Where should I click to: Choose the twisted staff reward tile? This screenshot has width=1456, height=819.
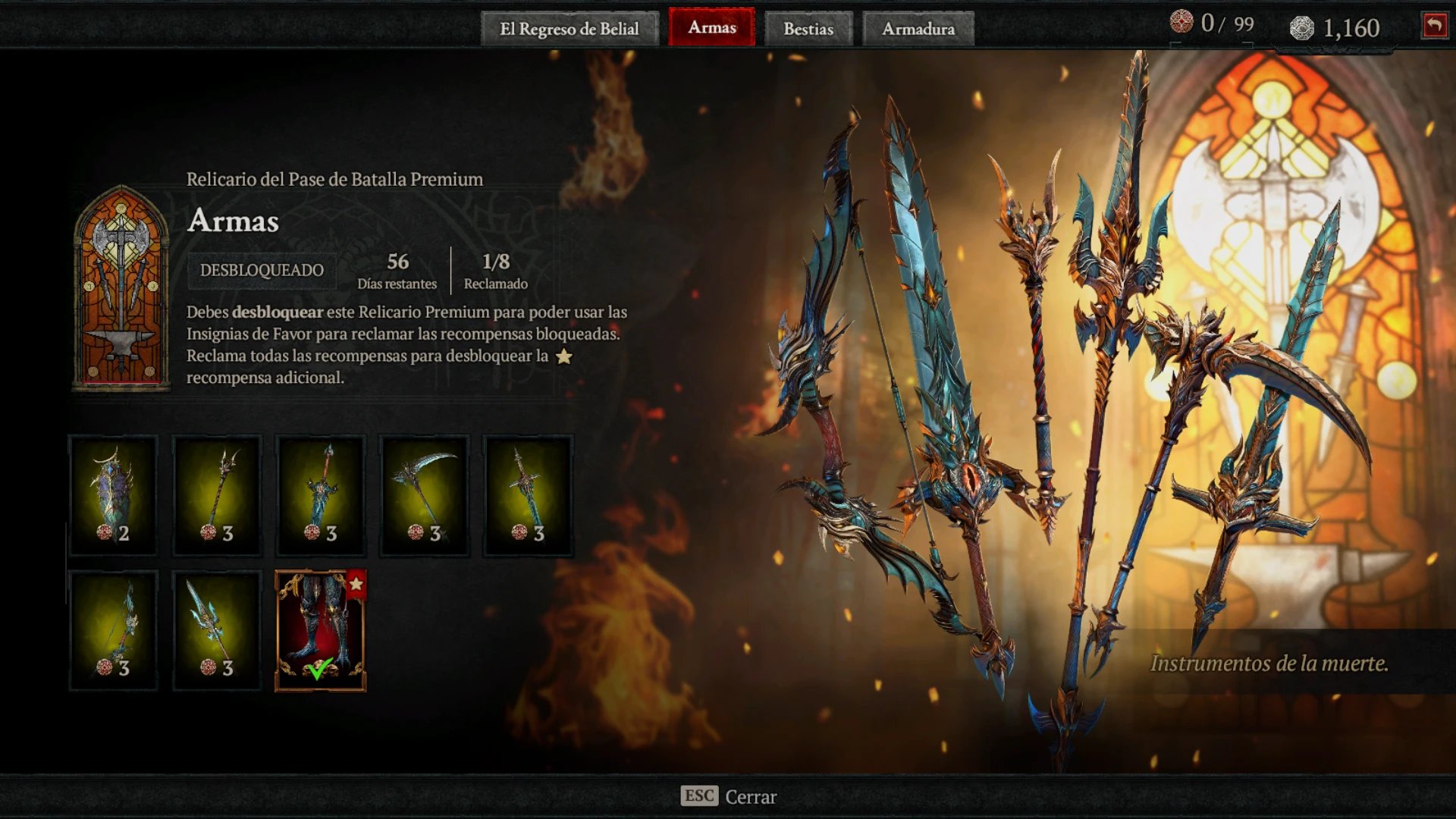[x=217, y=495]
